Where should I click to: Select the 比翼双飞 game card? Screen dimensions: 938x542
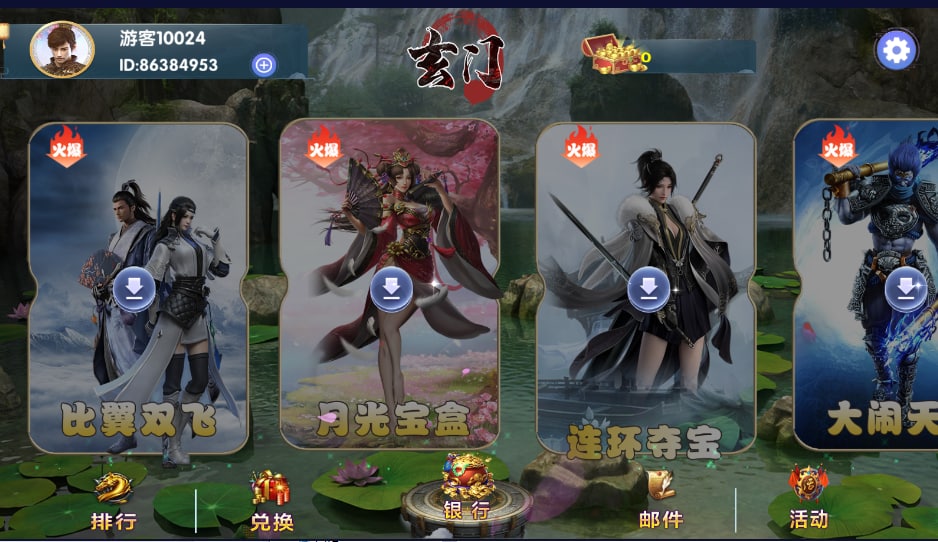point(138,290)
